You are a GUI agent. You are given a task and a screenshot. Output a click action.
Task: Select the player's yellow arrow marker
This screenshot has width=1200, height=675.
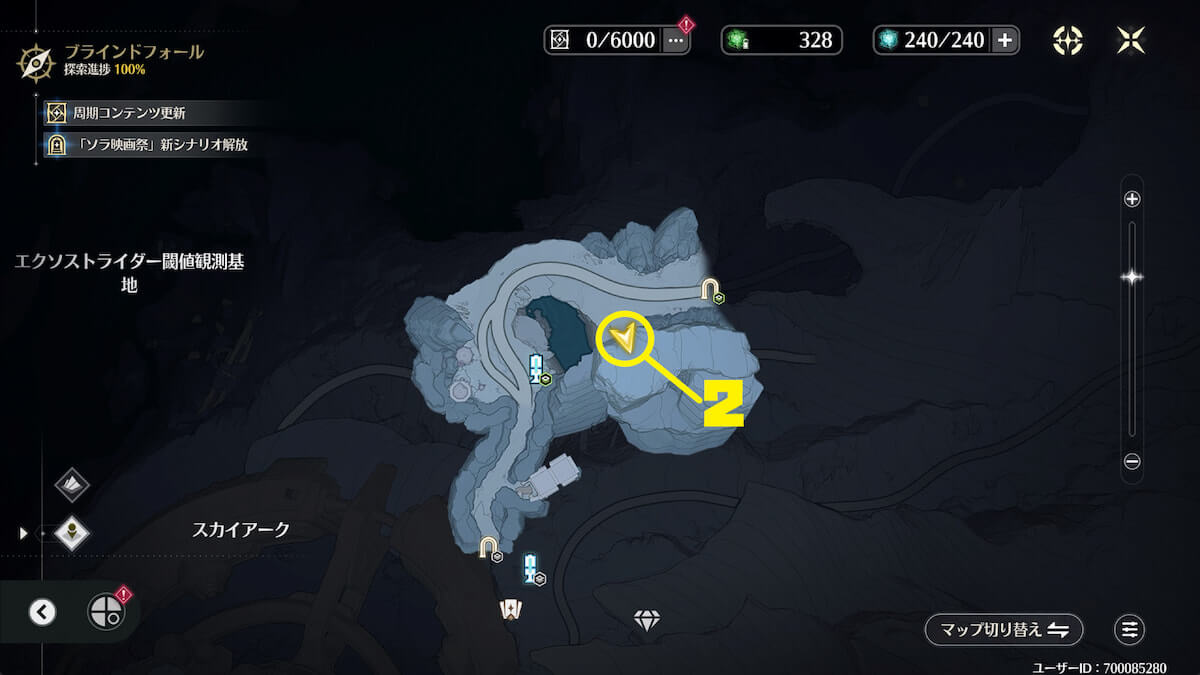pyautogui.click(x=624, y=340)
